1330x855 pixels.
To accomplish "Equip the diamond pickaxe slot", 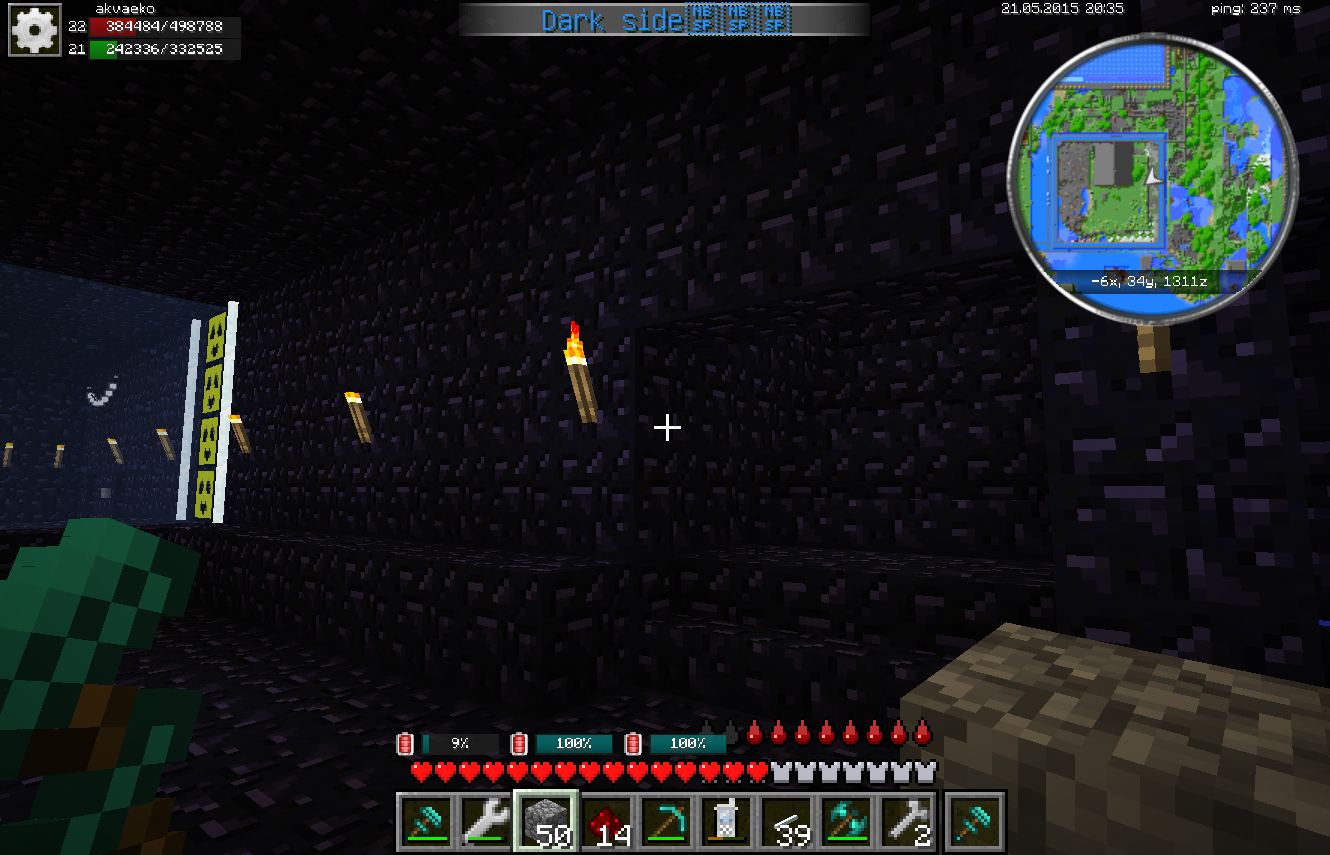I will (666, 821).
